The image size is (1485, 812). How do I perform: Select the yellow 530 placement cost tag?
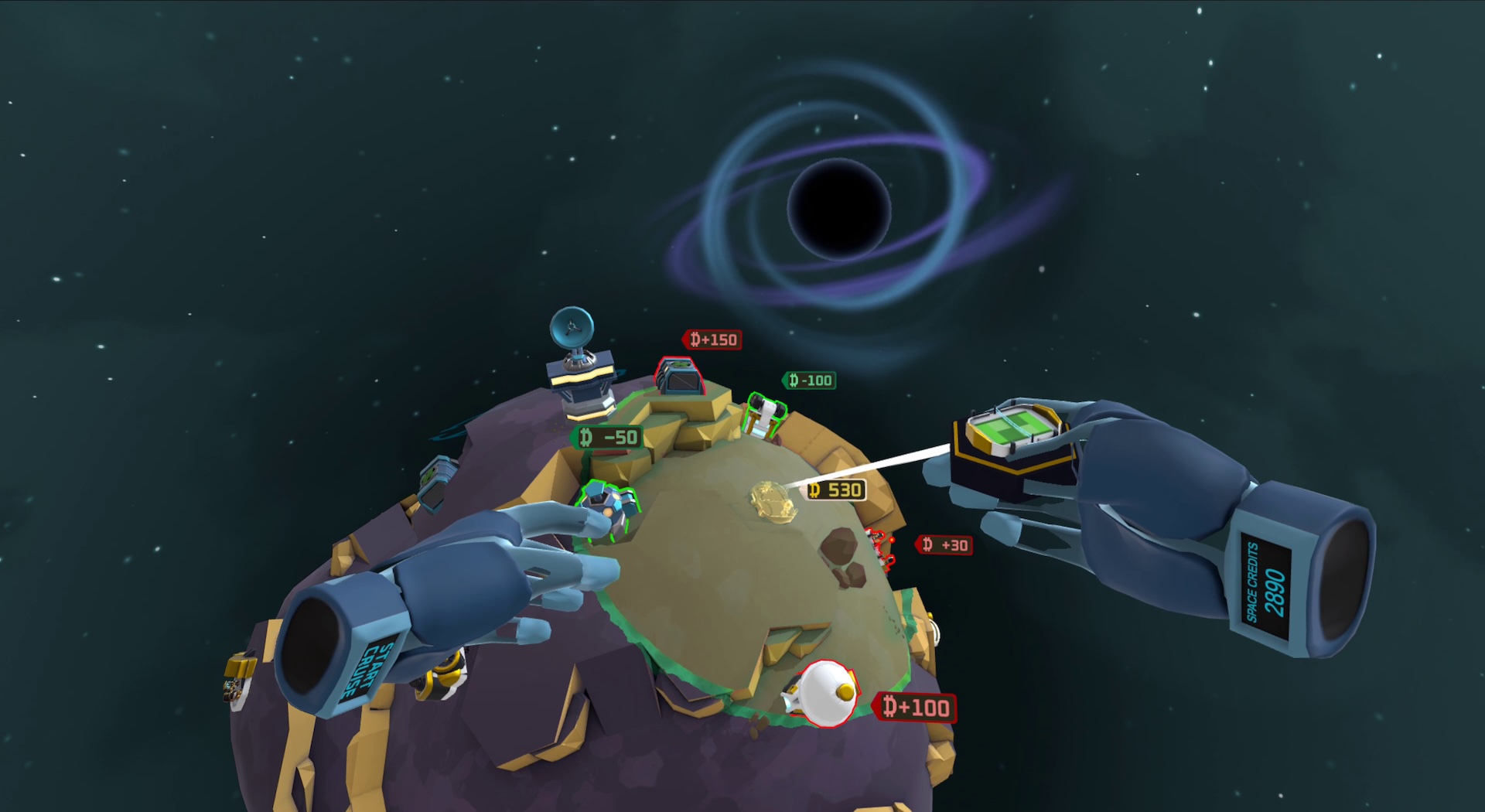pyautogui.click(x=835, y=490)
